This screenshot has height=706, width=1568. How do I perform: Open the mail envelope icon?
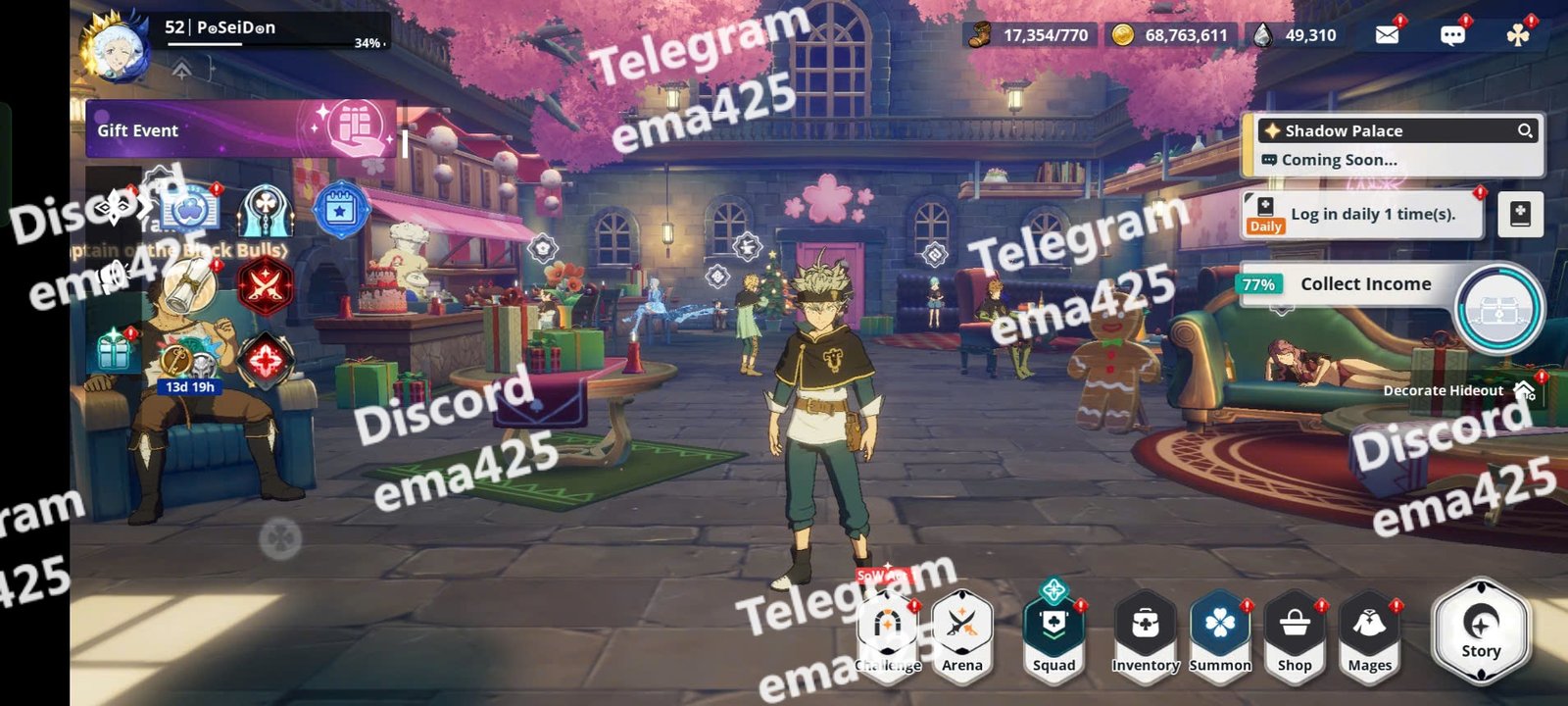tap(1387, 35)
